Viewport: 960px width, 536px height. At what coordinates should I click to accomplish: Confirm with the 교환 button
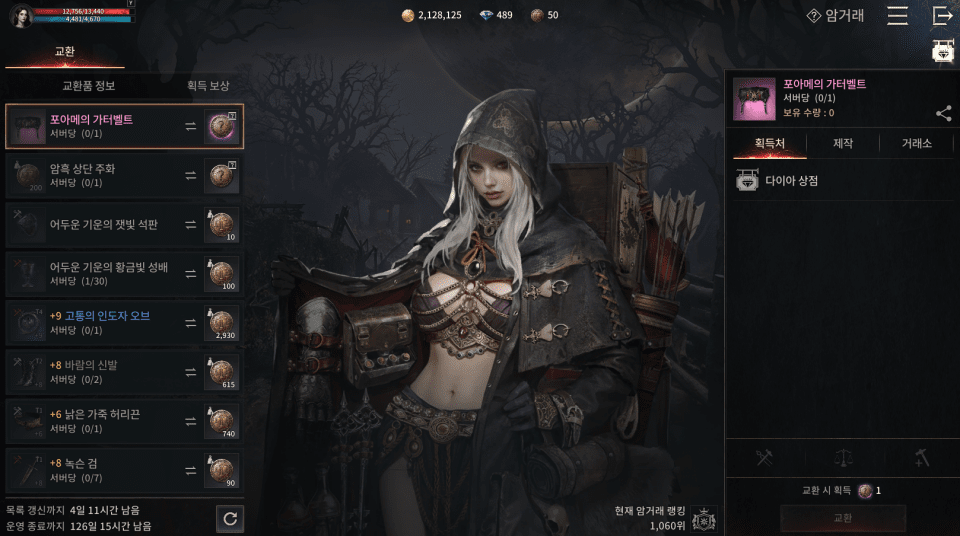842,518
